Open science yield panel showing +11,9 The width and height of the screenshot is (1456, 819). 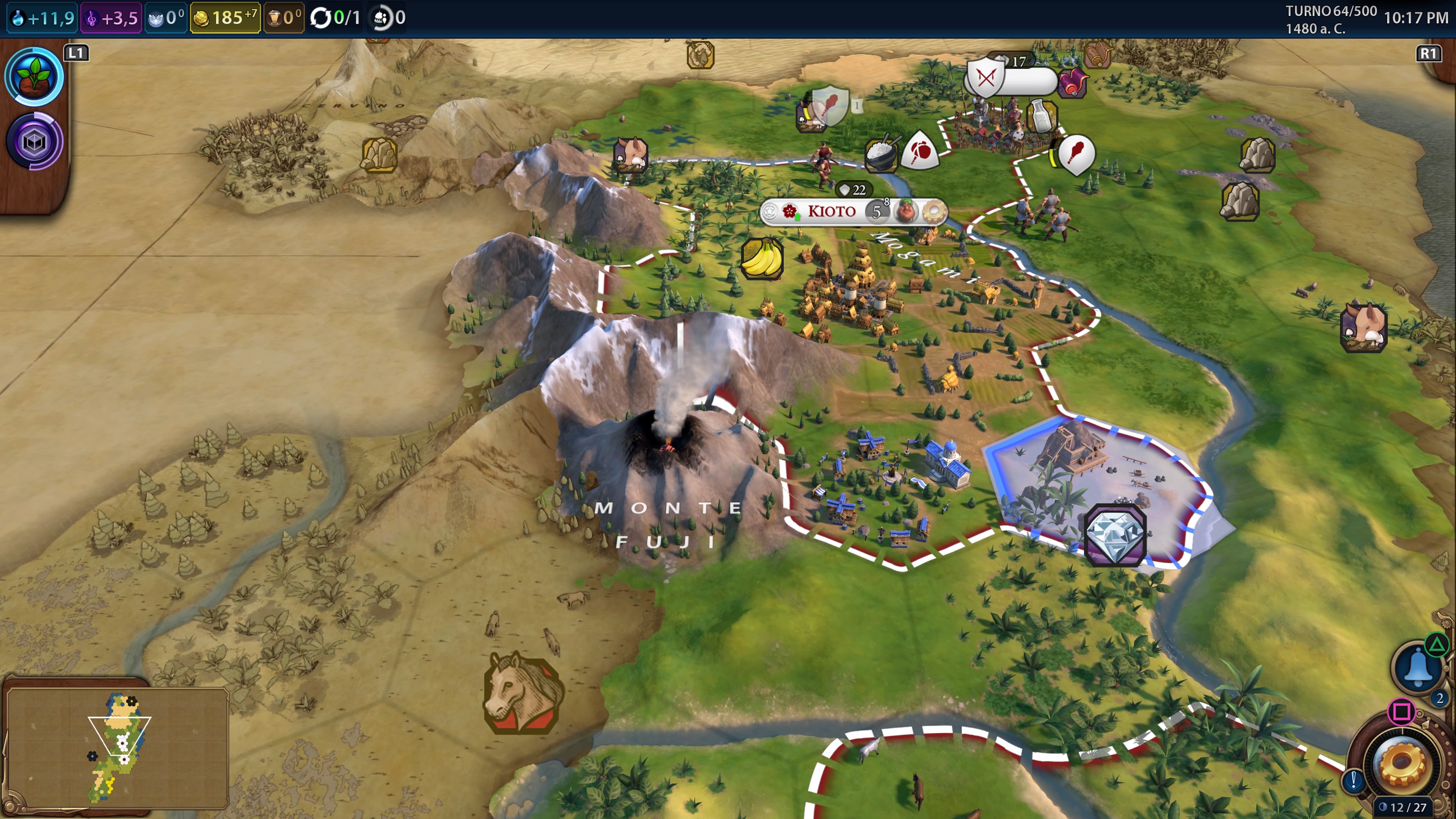click(x=43, y=18)
